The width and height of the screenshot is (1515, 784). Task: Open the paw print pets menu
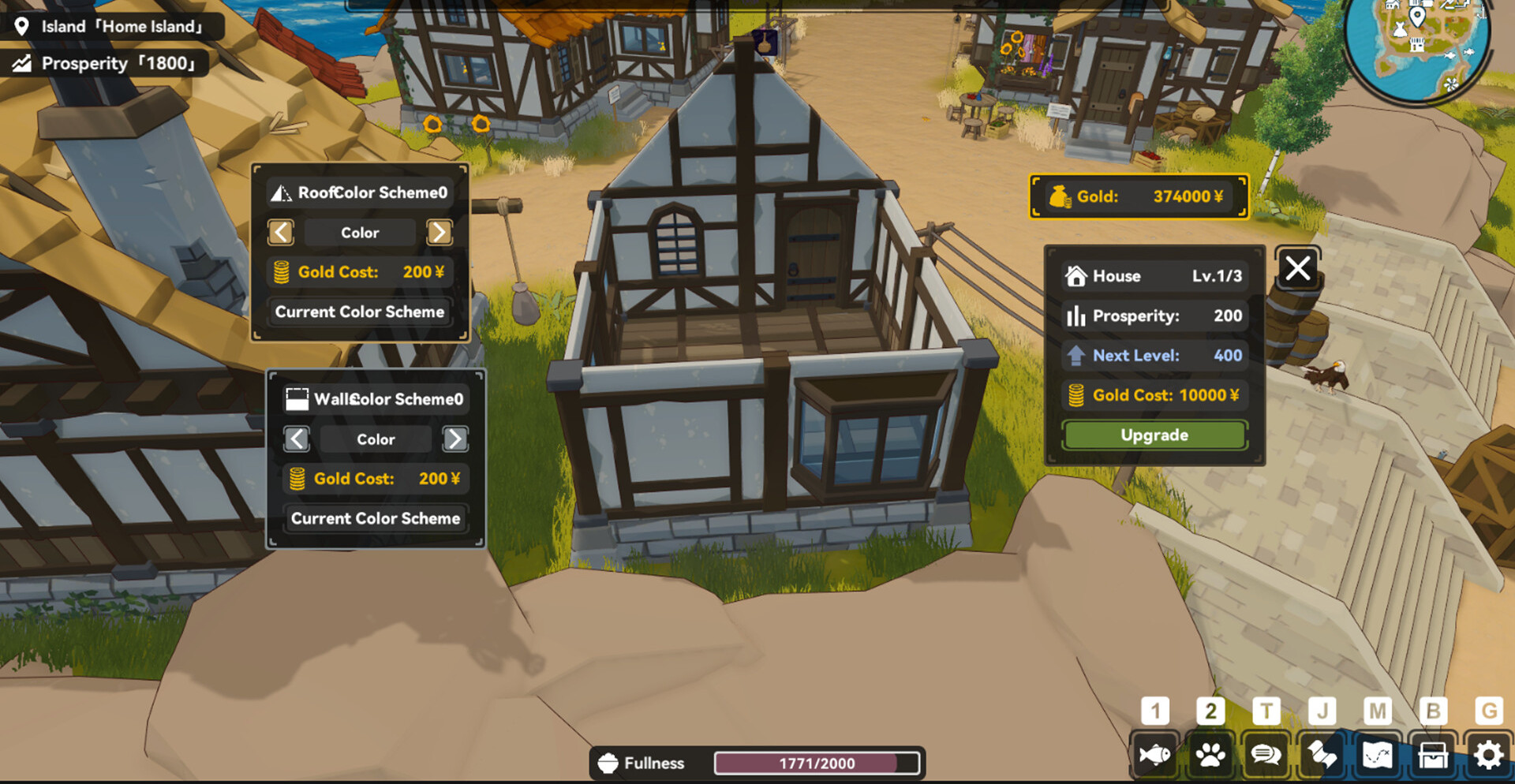(1210, 756)
